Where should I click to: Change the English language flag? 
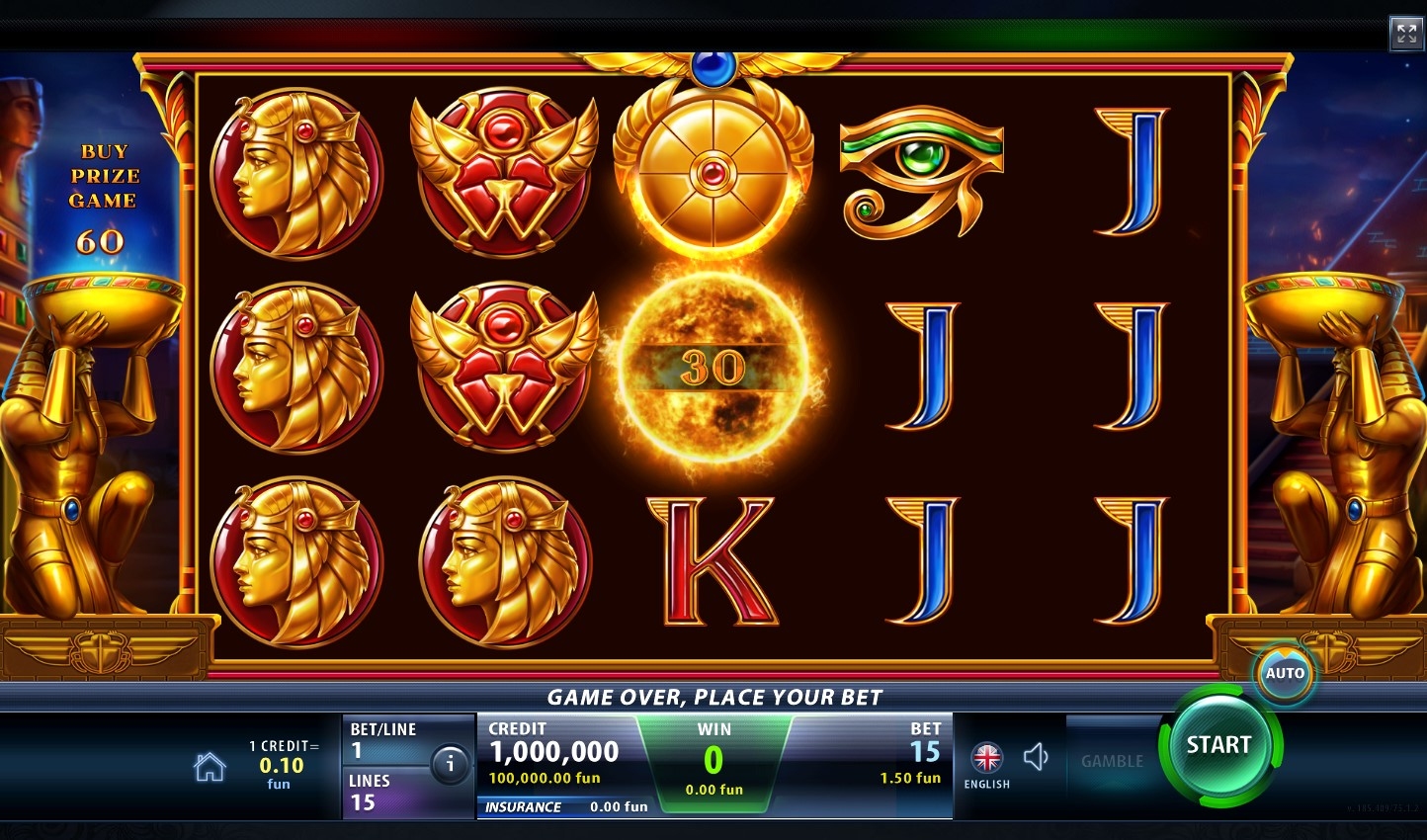coord(986,759)
